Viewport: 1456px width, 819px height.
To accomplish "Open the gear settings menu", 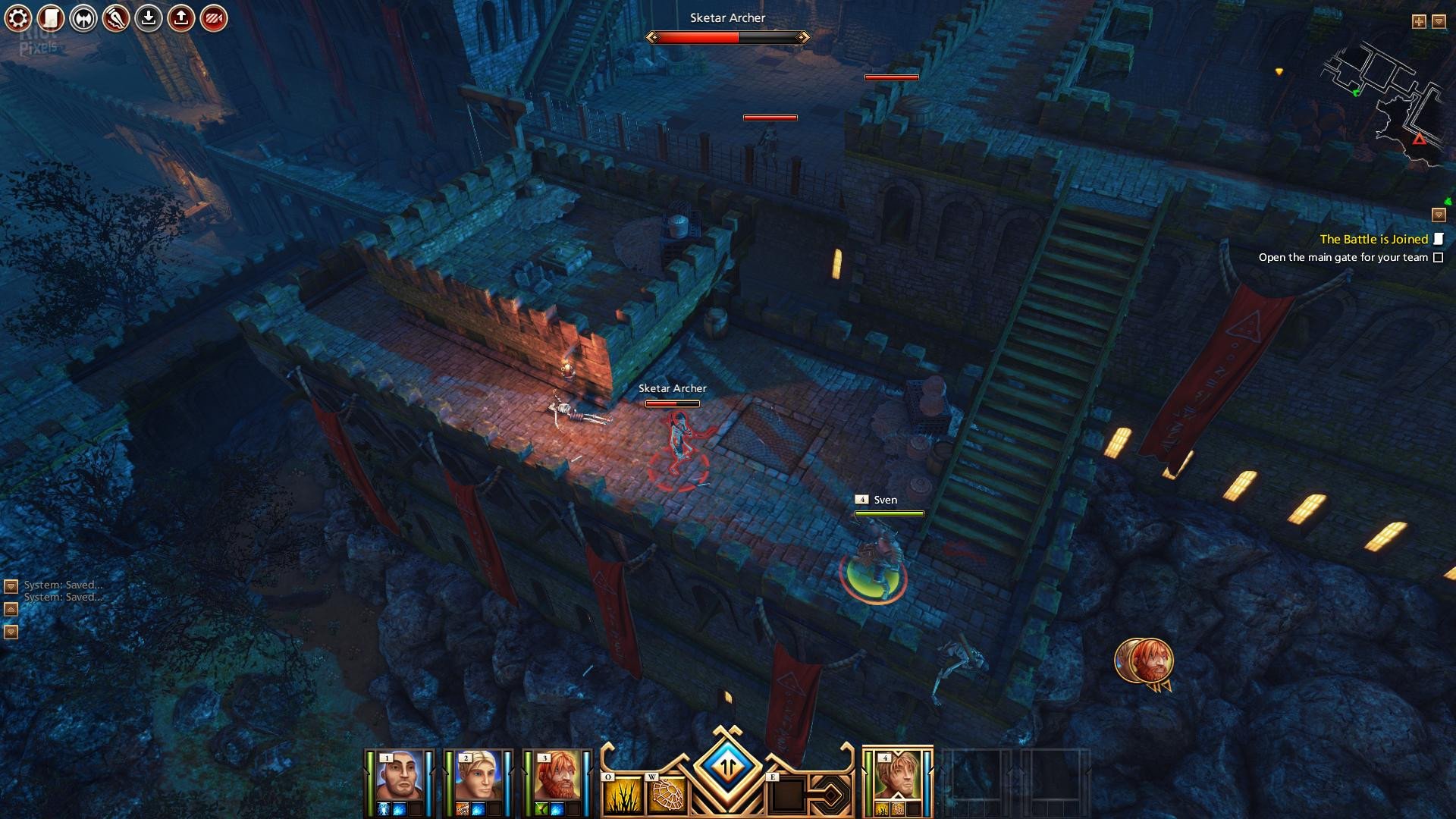I will click(18, 18).
